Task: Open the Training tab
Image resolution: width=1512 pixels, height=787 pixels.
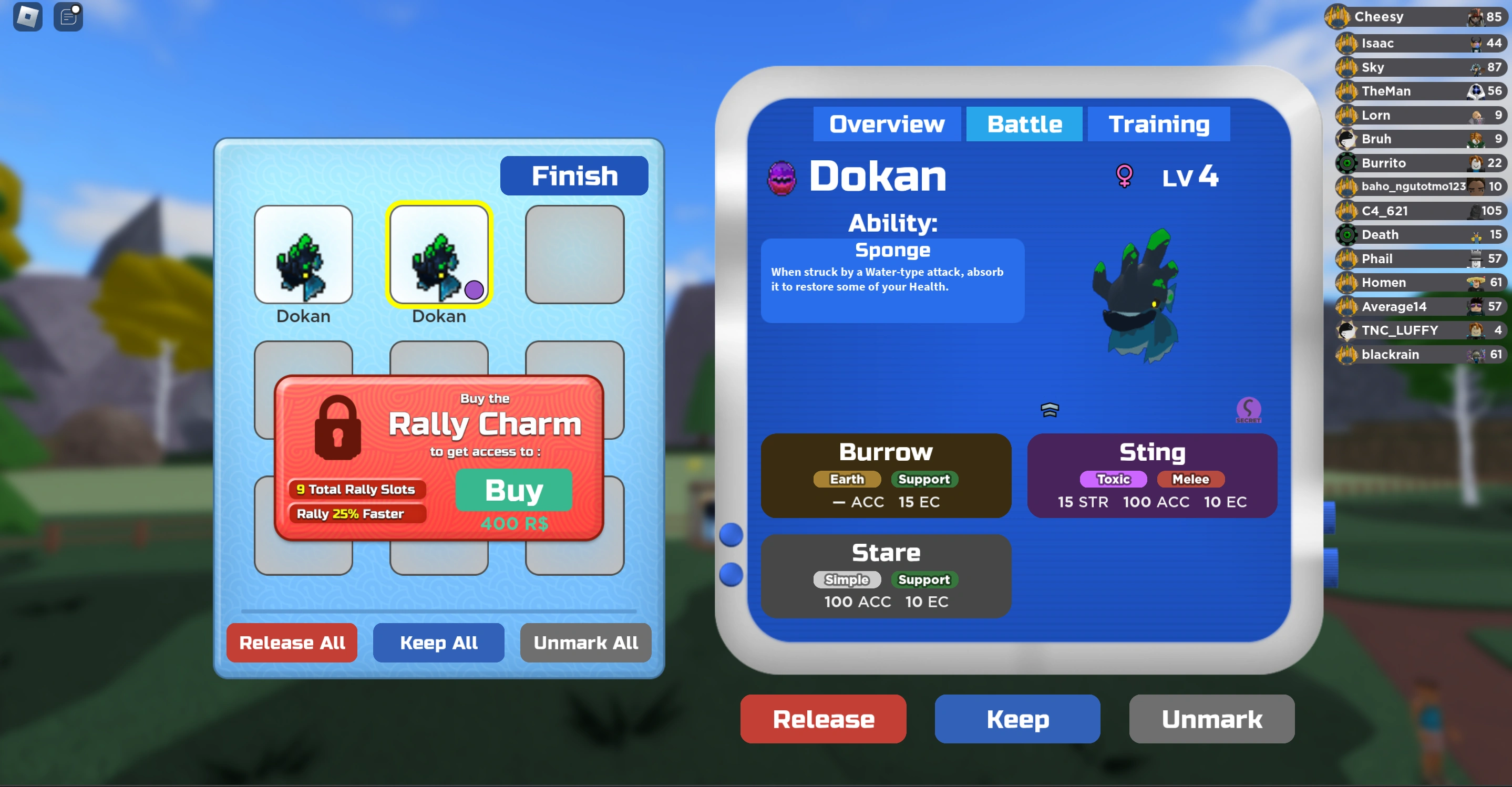Action: click(x=1159, y=124)
